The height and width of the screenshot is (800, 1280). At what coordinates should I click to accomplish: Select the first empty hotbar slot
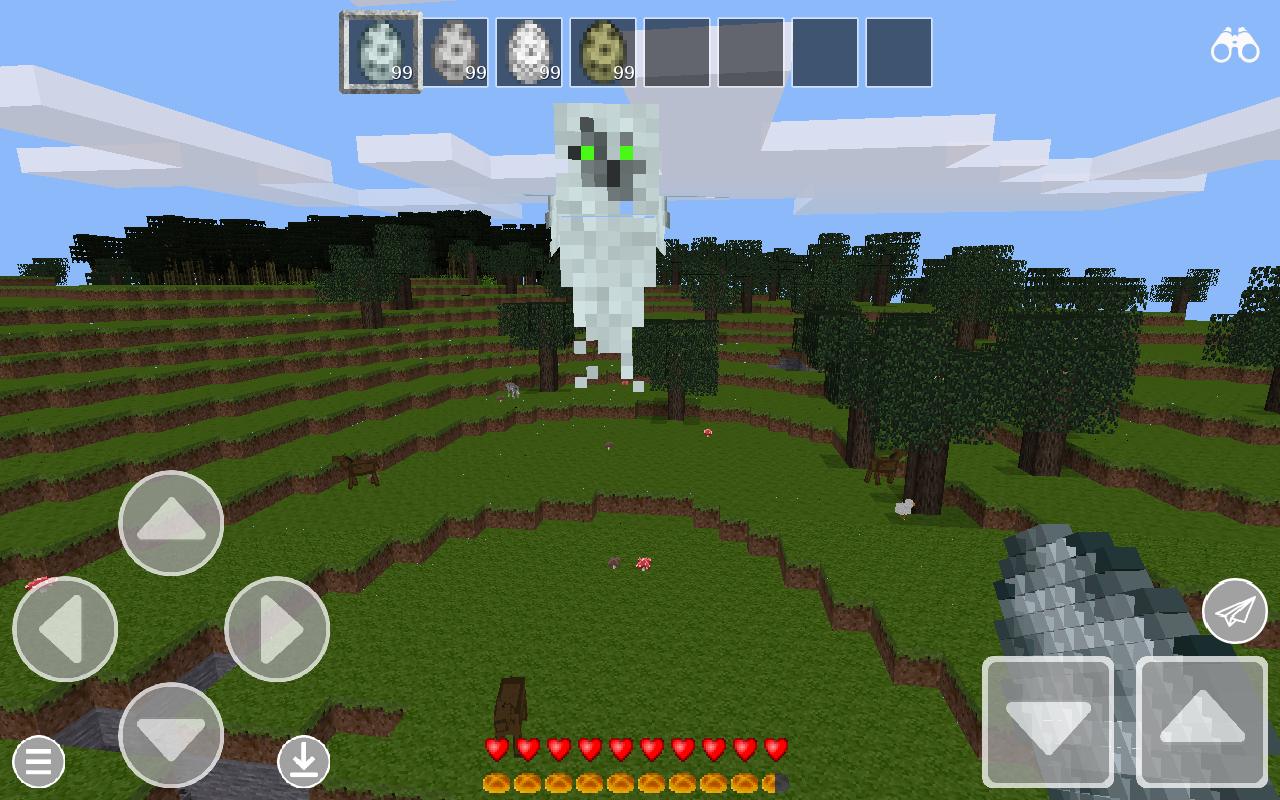pyautogui.click(x=677, y=52)
